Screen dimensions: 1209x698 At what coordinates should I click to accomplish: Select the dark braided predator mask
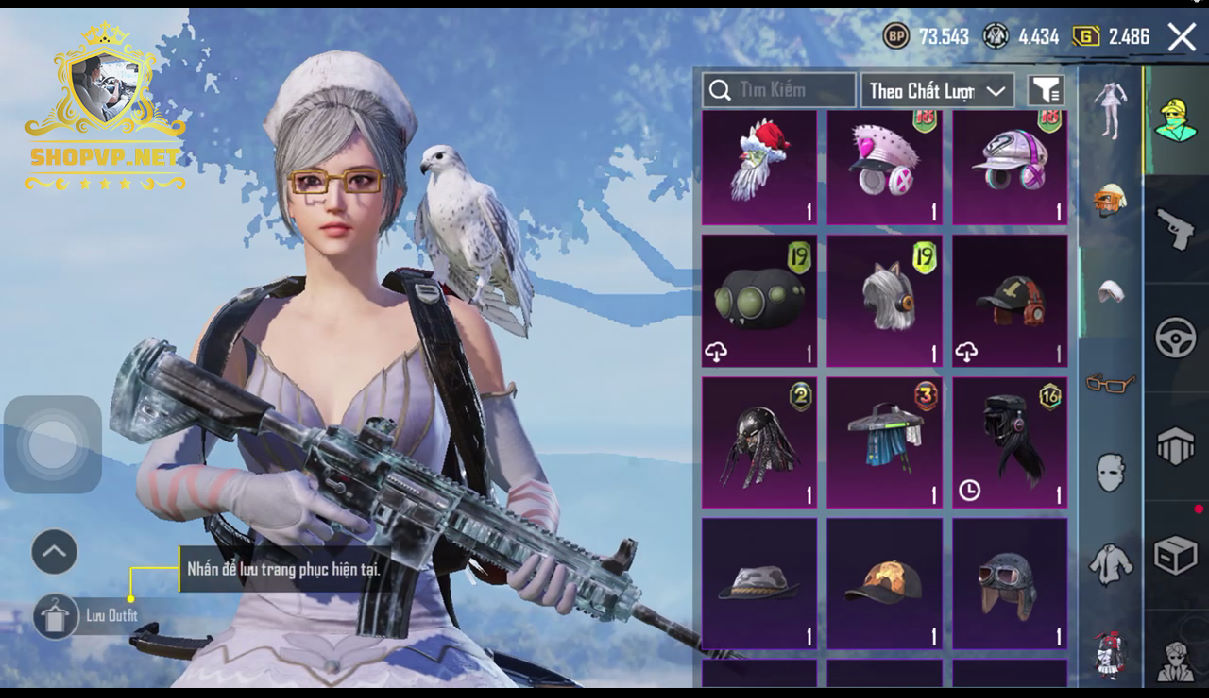(759, 443)
